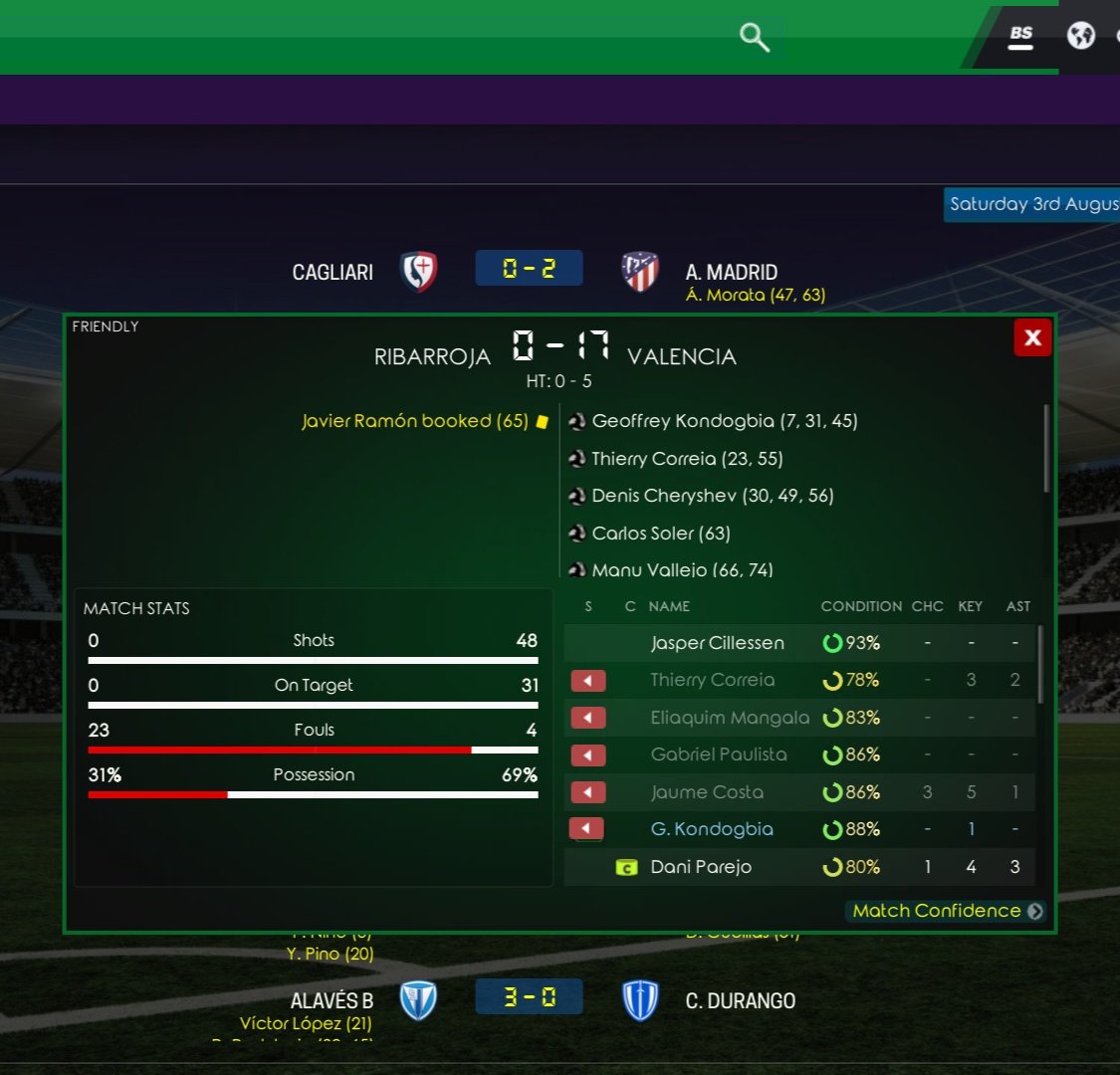1120x1075 pixels.
Task: Open G. Kondogbia player link
Action: (x=711, y=829)
